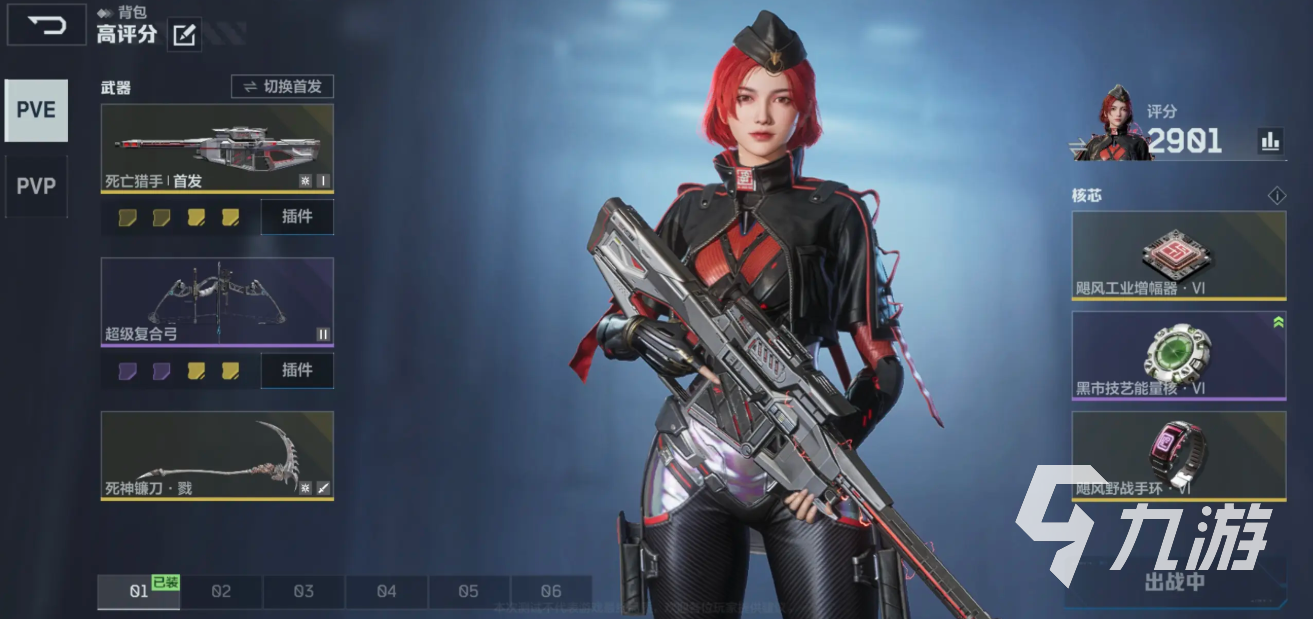Choose loadout preset 06
Screen dimensions: 1313x619
(551, 591)
